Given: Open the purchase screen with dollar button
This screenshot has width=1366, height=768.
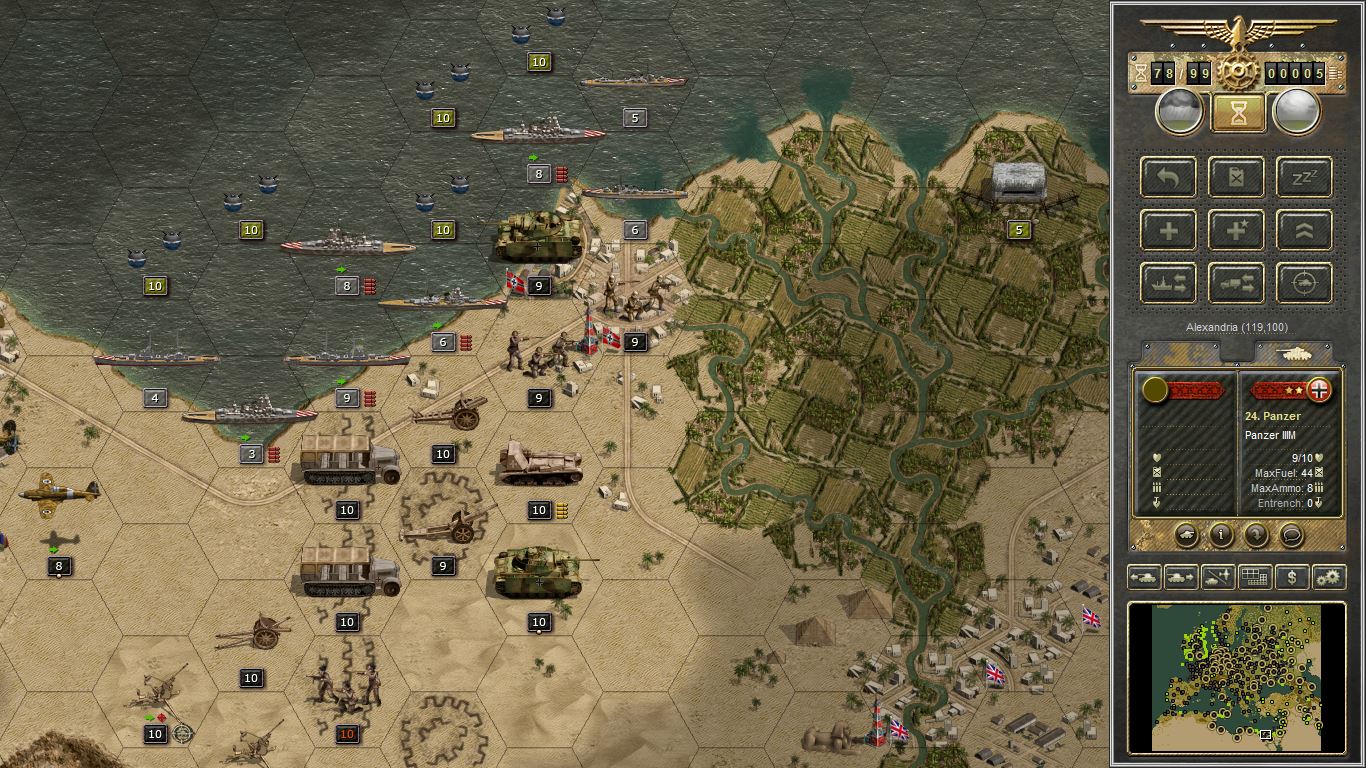Looking at the screenshot, I should (1292, 578).
